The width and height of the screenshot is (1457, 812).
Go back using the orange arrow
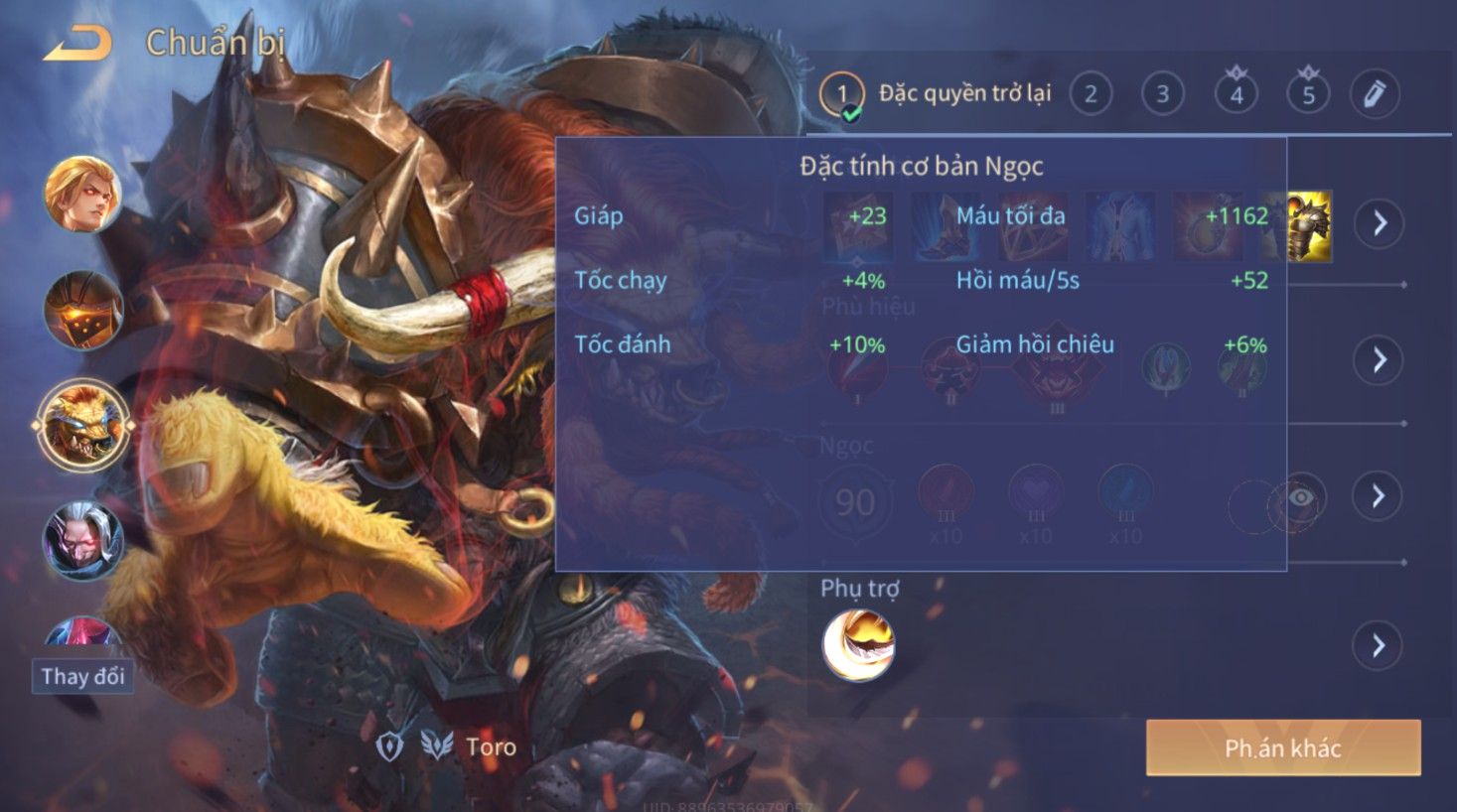tap(77, 45)
